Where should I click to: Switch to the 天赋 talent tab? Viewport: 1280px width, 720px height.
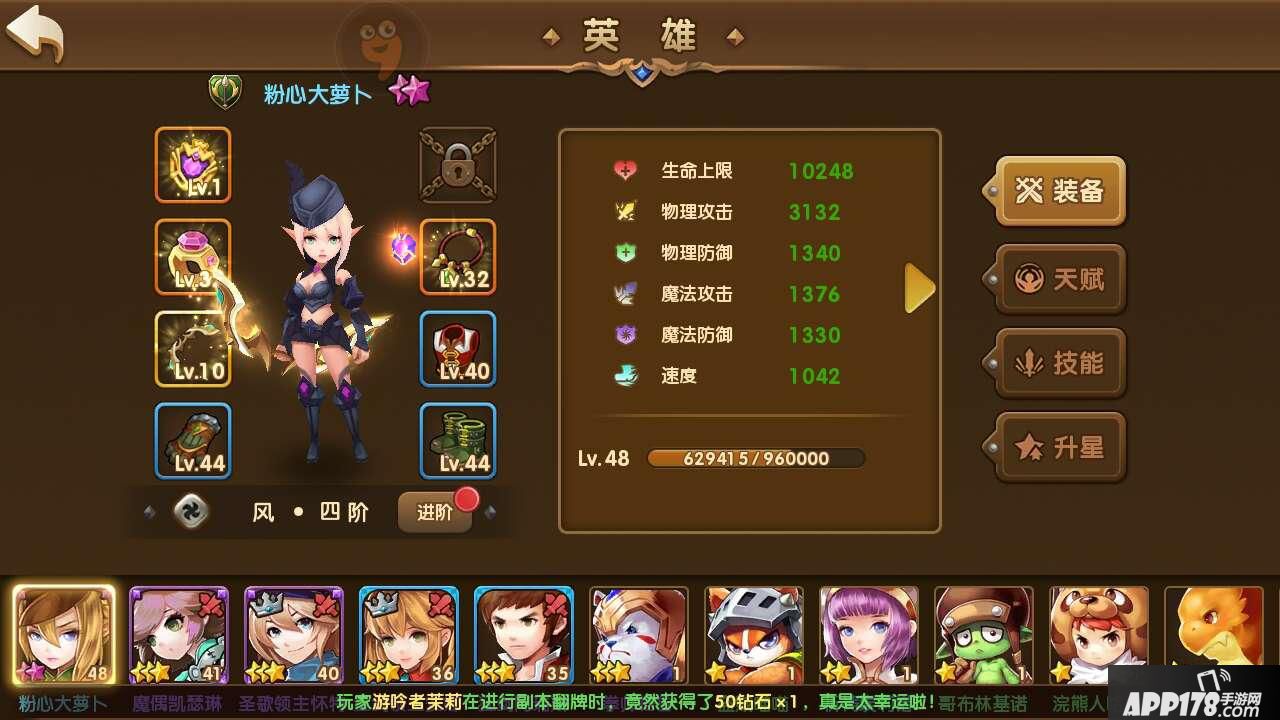pos(1061,279)
